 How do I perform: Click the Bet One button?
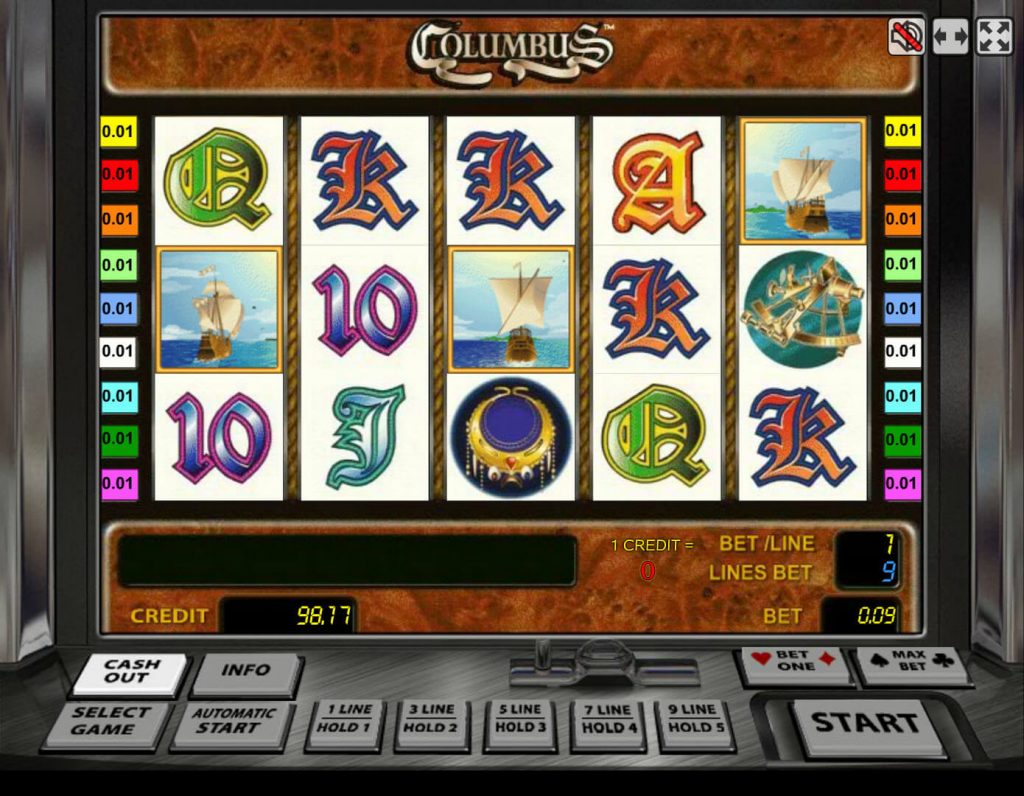tap(795, 663)
